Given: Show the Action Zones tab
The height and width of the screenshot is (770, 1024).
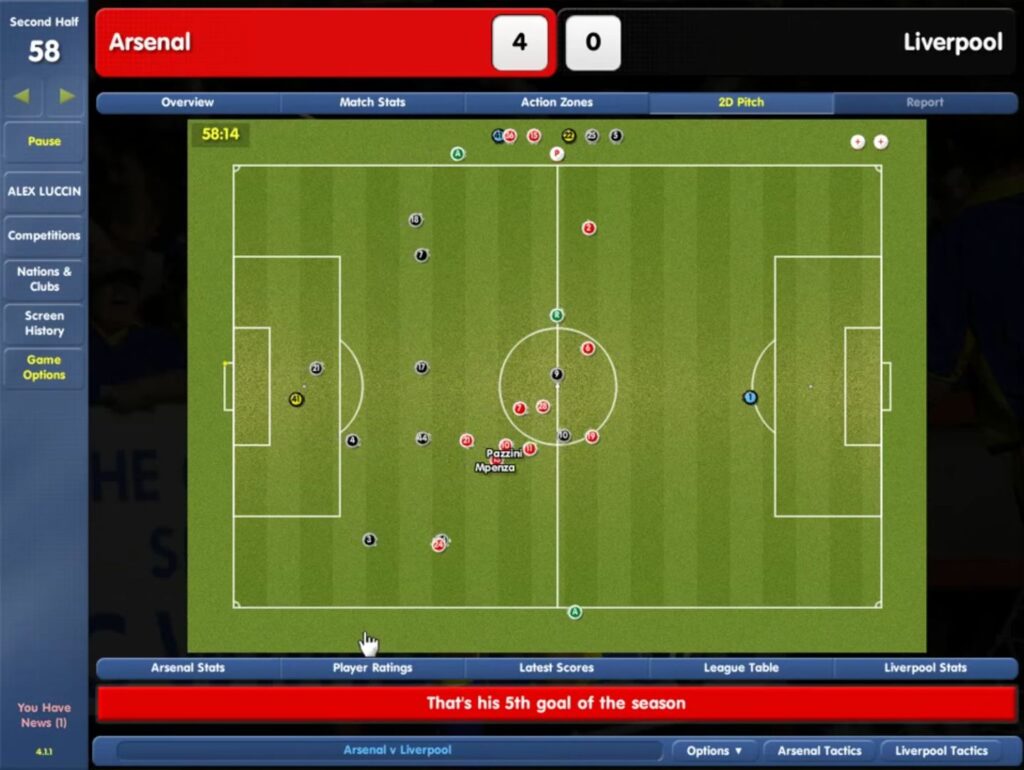Looking at the screenshot, I should 556,102.
